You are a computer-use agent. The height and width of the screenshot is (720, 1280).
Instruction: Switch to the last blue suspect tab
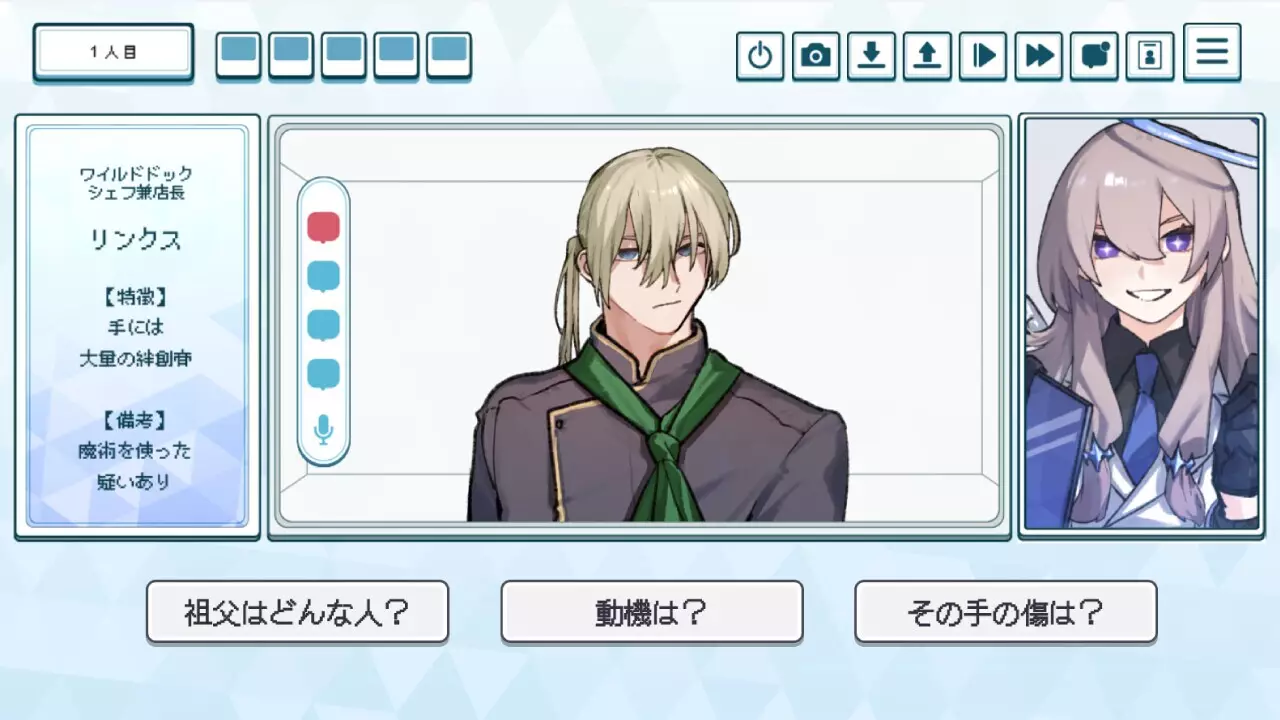[x=449, y=55]
